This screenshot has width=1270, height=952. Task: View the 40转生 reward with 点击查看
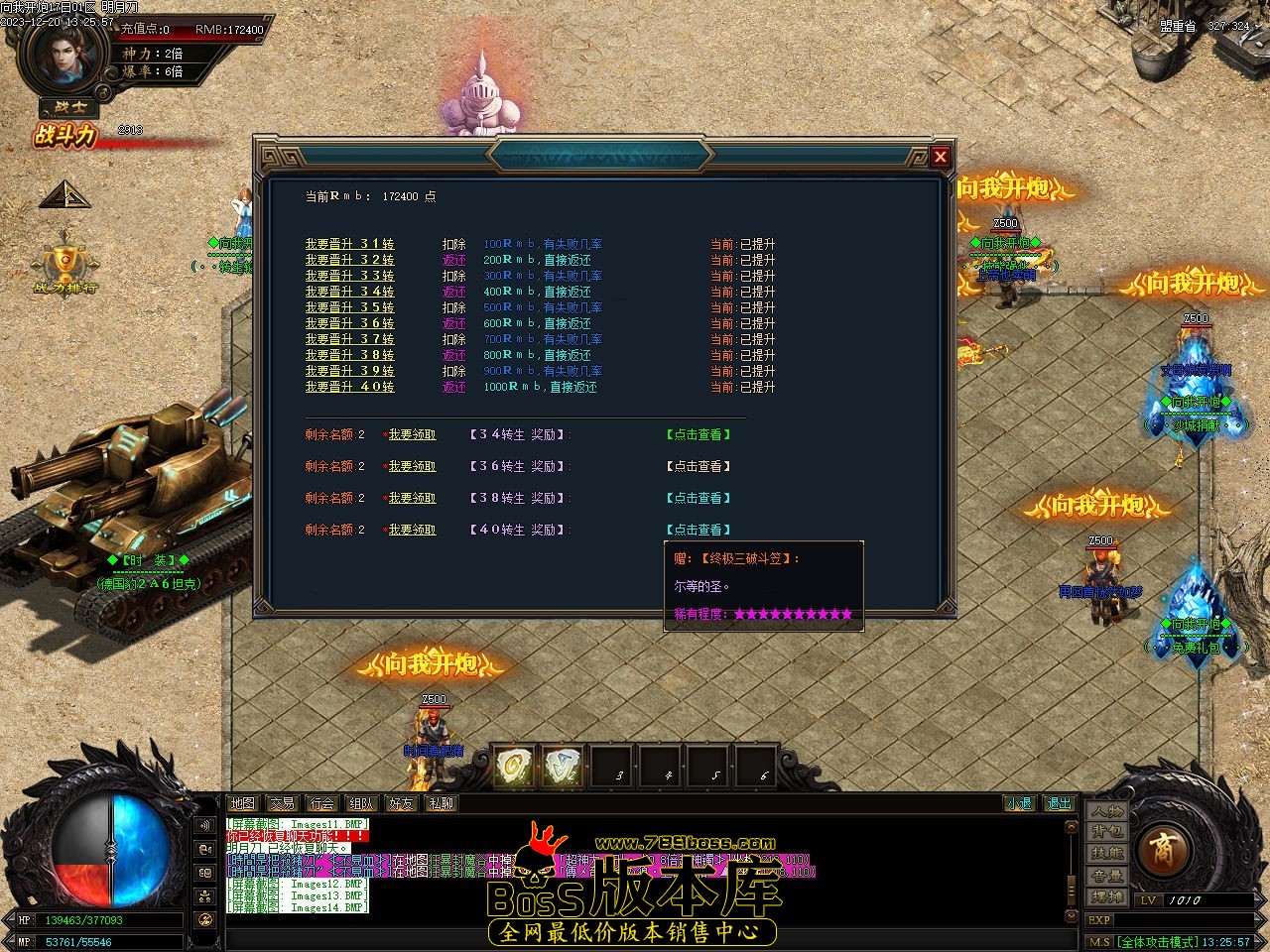[698, 530]
